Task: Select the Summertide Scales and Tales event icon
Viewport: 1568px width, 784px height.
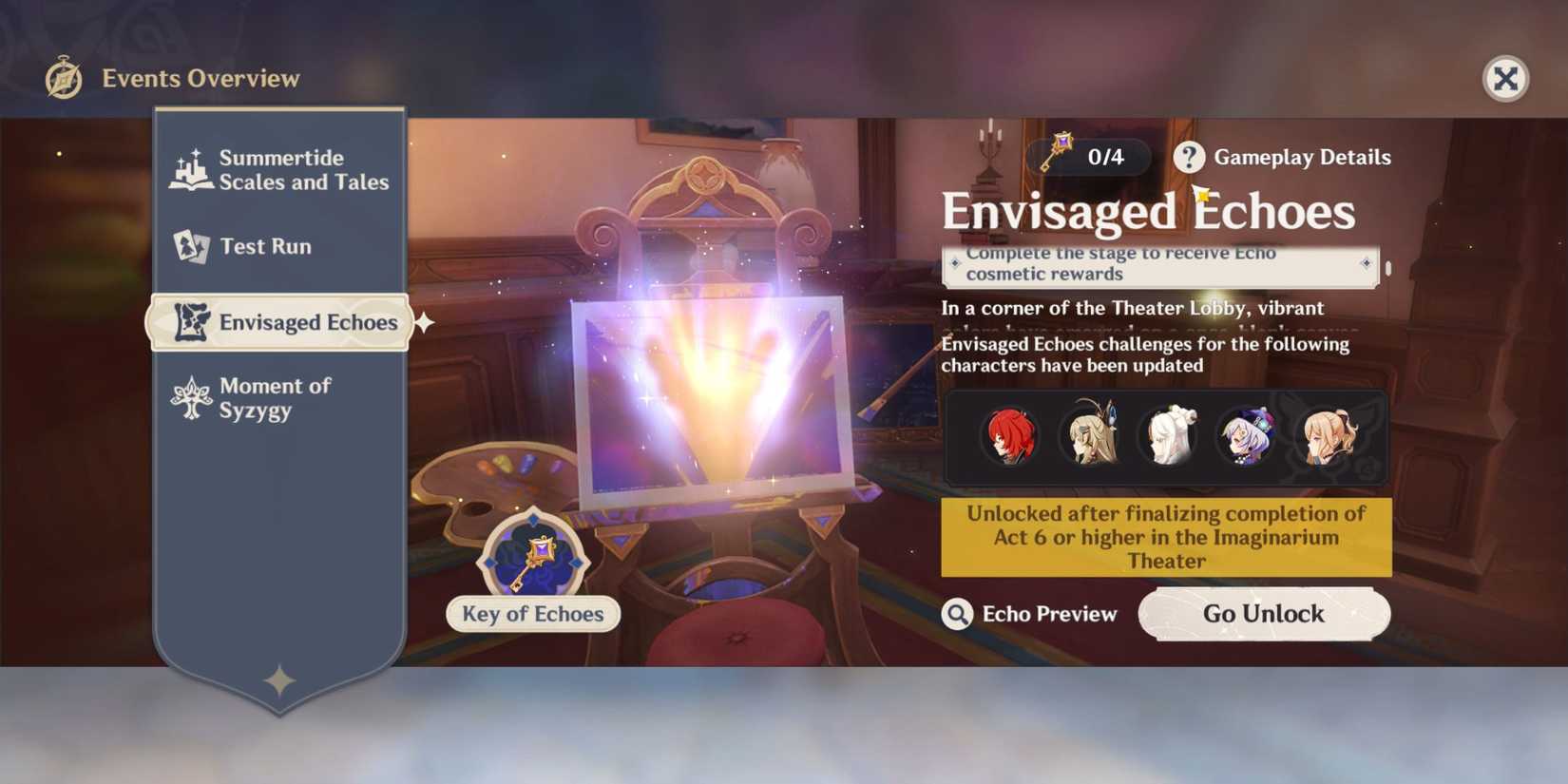Action: tap(192, 168)
